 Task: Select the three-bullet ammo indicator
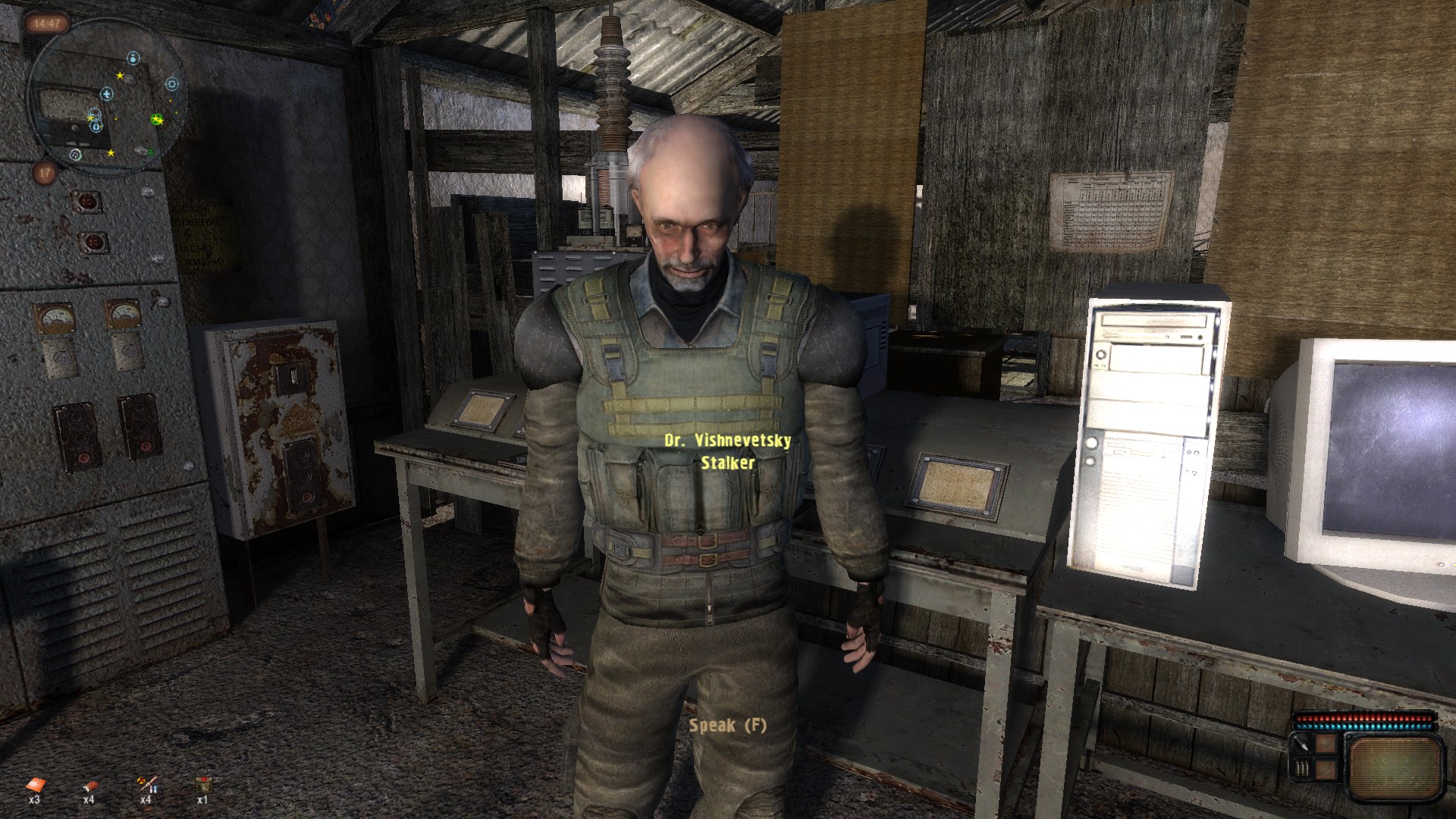tap(1302, 769)
